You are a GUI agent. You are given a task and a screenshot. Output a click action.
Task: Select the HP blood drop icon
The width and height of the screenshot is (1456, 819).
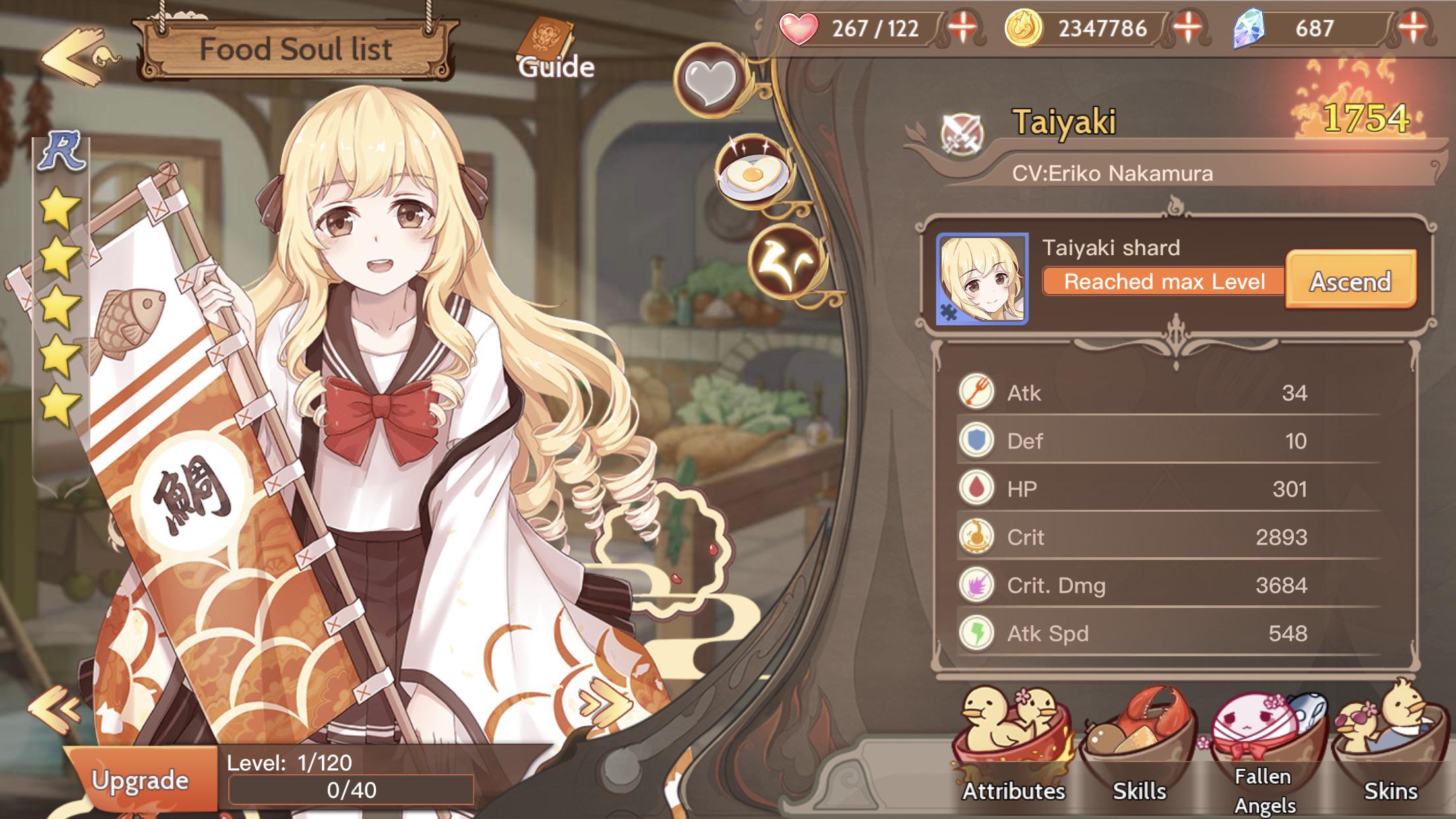tap(979, 488)
